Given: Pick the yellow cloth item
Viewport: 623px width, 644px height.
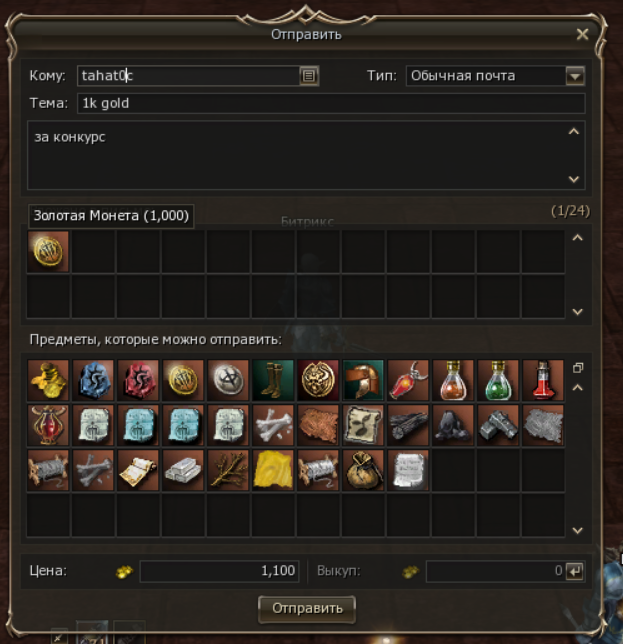Looking at the screenshot, I should [273, 469].
